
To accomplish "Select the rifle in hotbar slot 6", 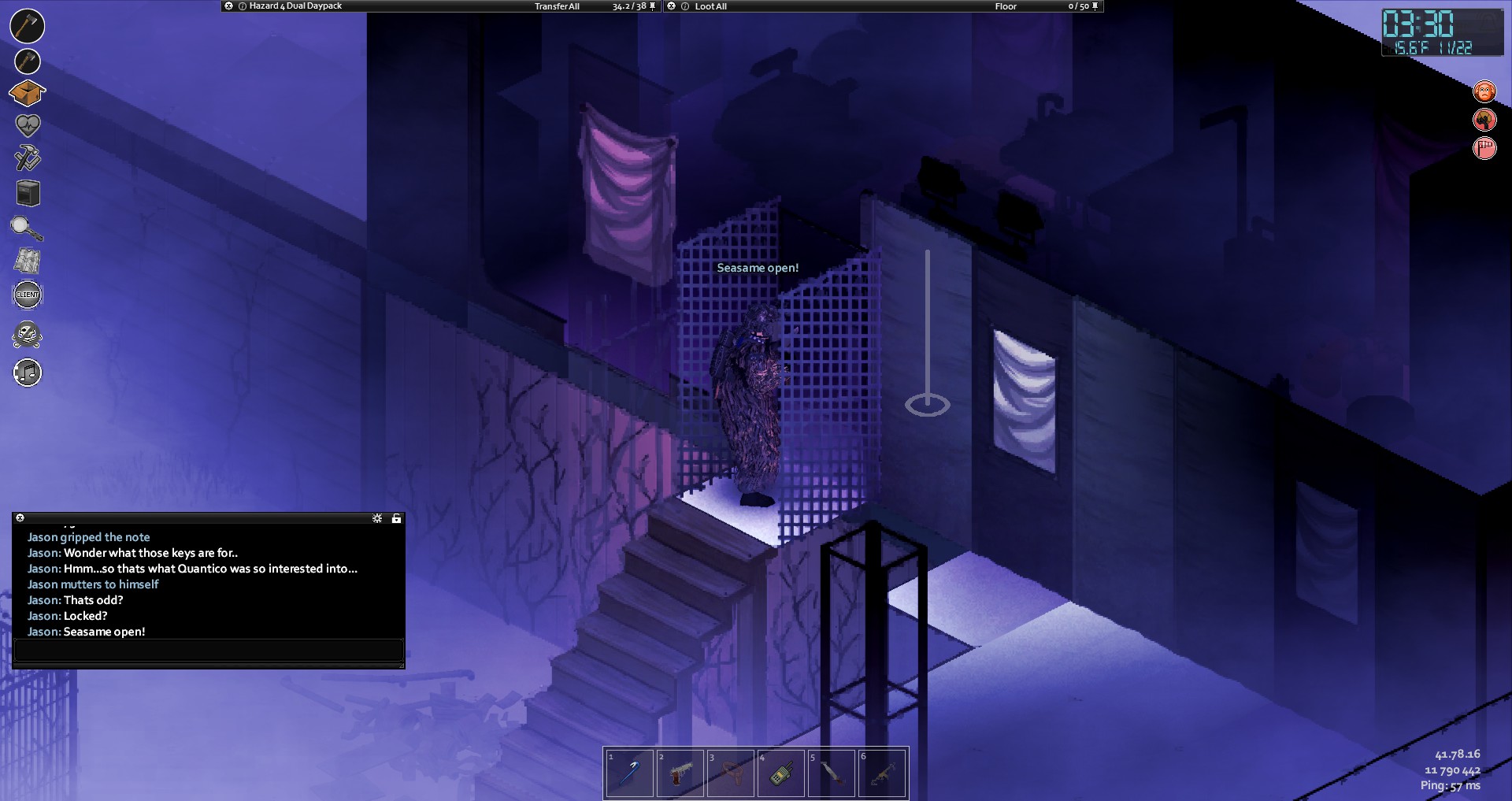I will (x=881, y=773).
